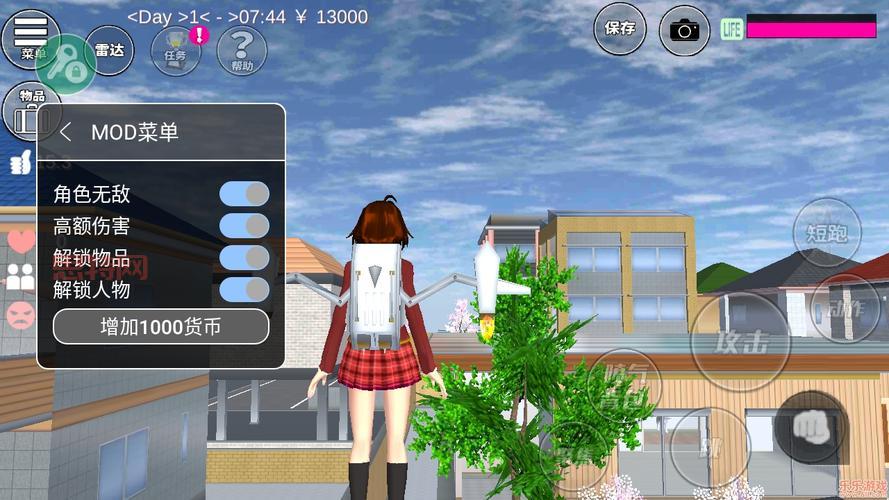Activate the 短跑 sprint button
Screen dimensions: 889x500
coord(826,233)
